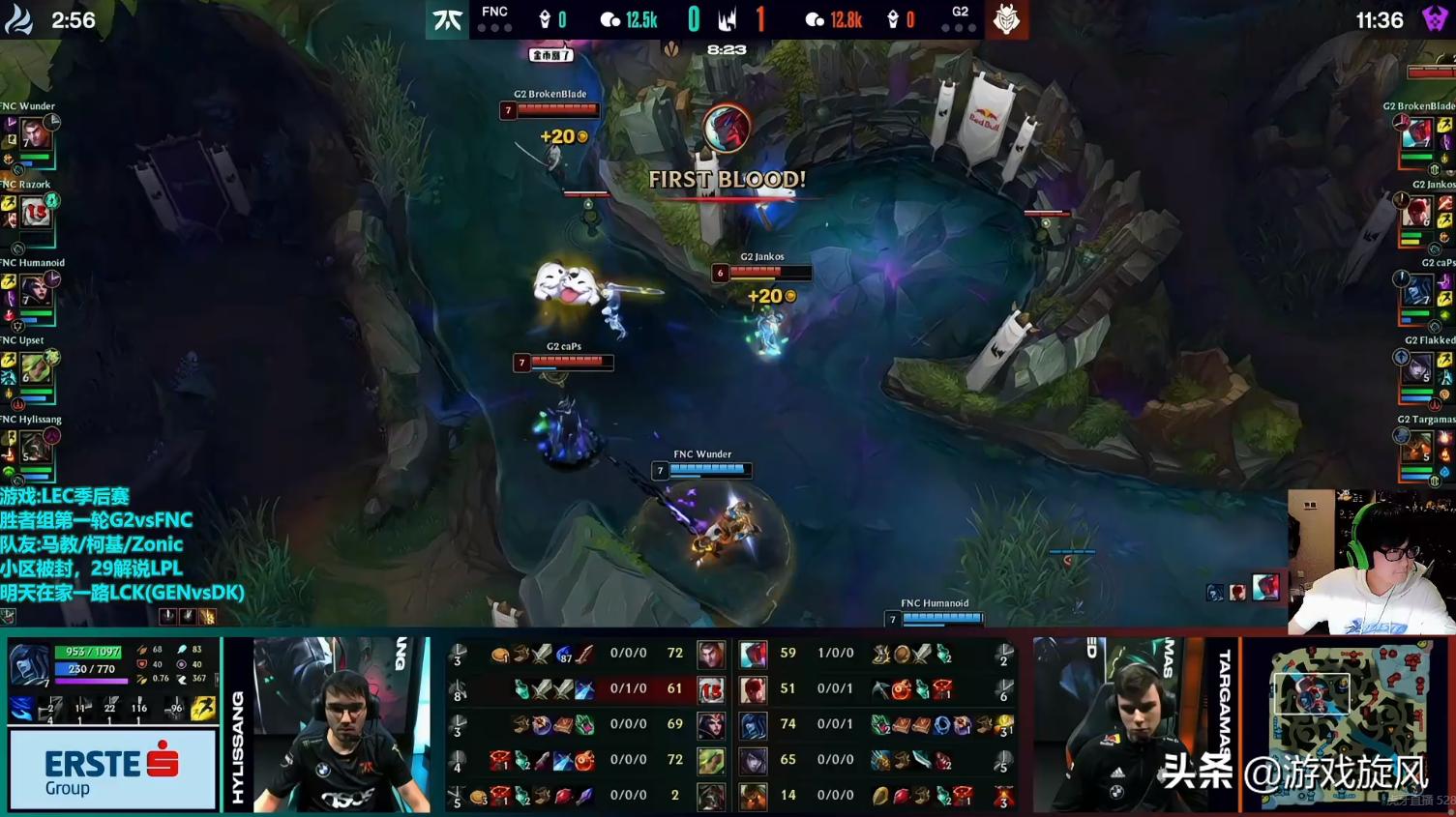Click the first item icon in Hylissang's inventory row
Viewport: 1456px width, 817px height.
tap(476, 795)
